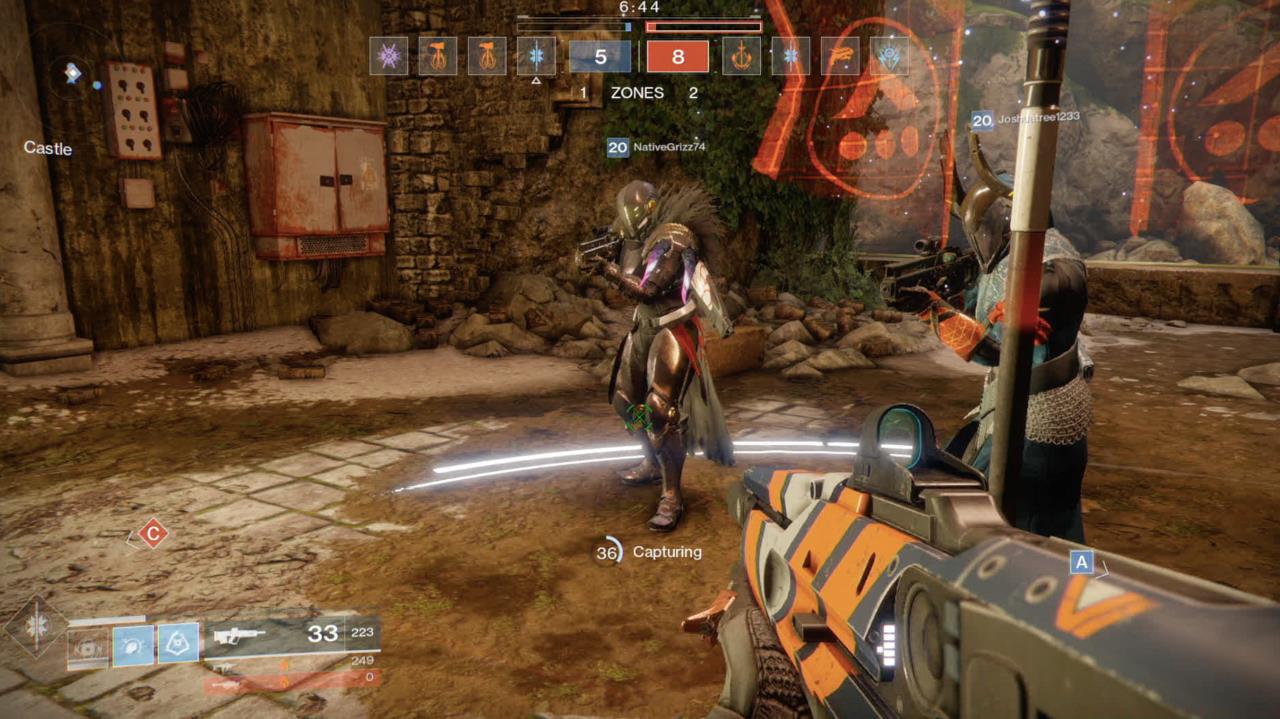Select the enemy blue Arcstrider icon
The image size is (1280, 719).
coord(889,56)
